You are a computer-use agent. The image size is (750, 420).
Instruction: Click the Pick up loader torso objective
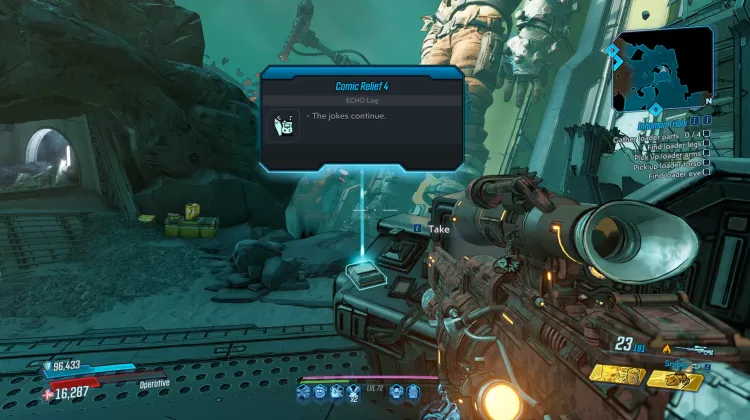tap(668, 166)
